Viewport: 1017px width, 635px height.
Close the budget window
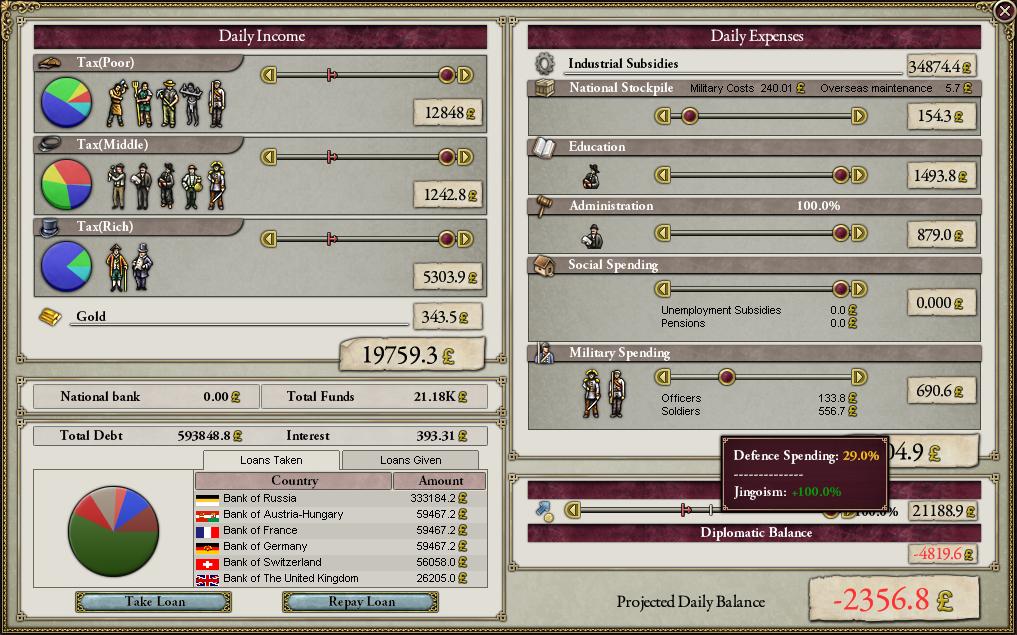click(x=1004, y=11)
